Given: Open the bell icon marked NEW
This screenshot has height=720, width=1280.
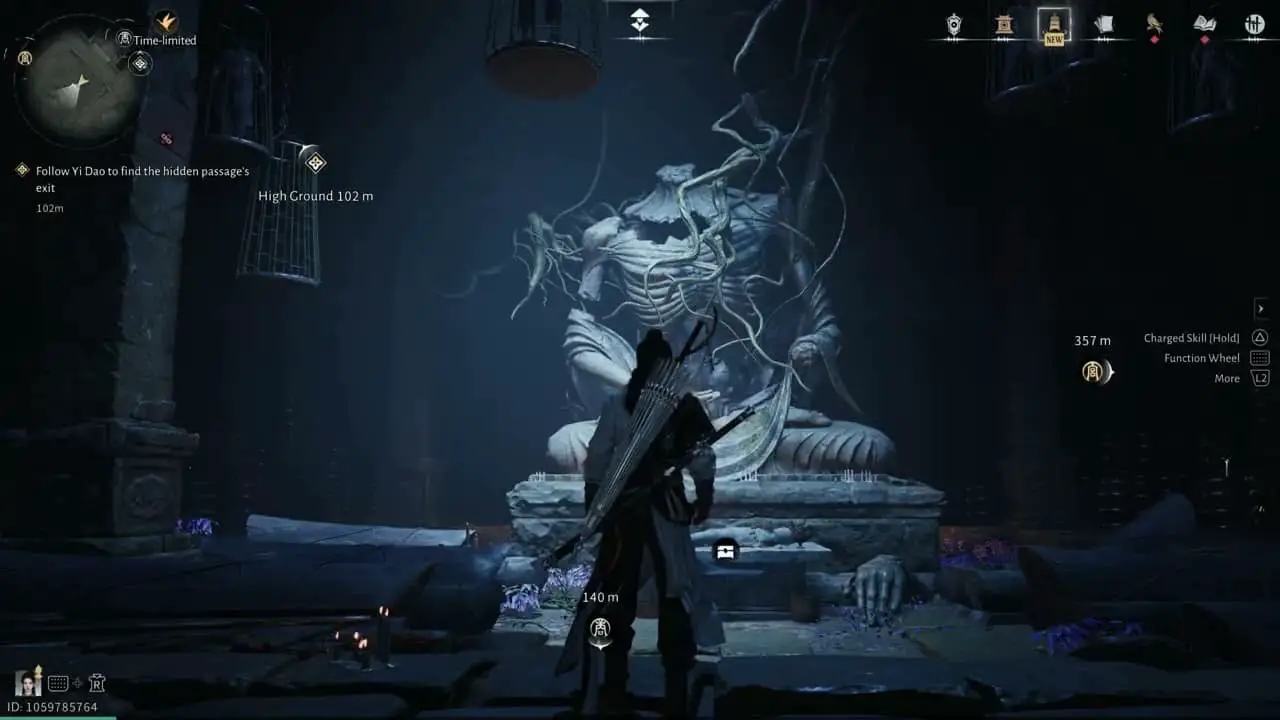Looking at the screenshot, I should point(1054,24).
